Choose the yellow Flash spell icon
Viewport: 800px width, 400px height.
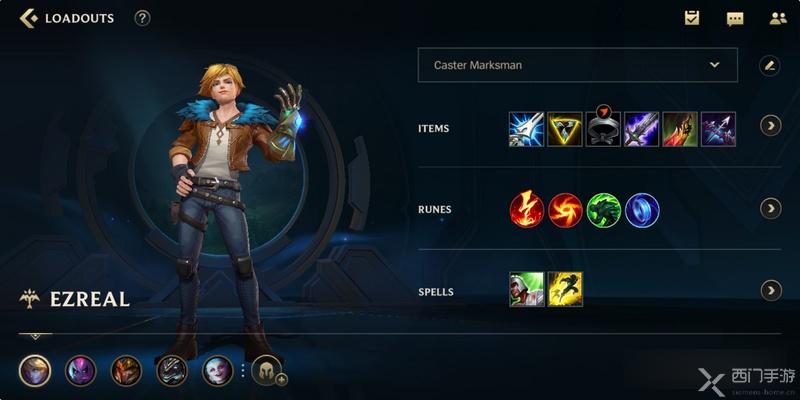tap(565, 289)
